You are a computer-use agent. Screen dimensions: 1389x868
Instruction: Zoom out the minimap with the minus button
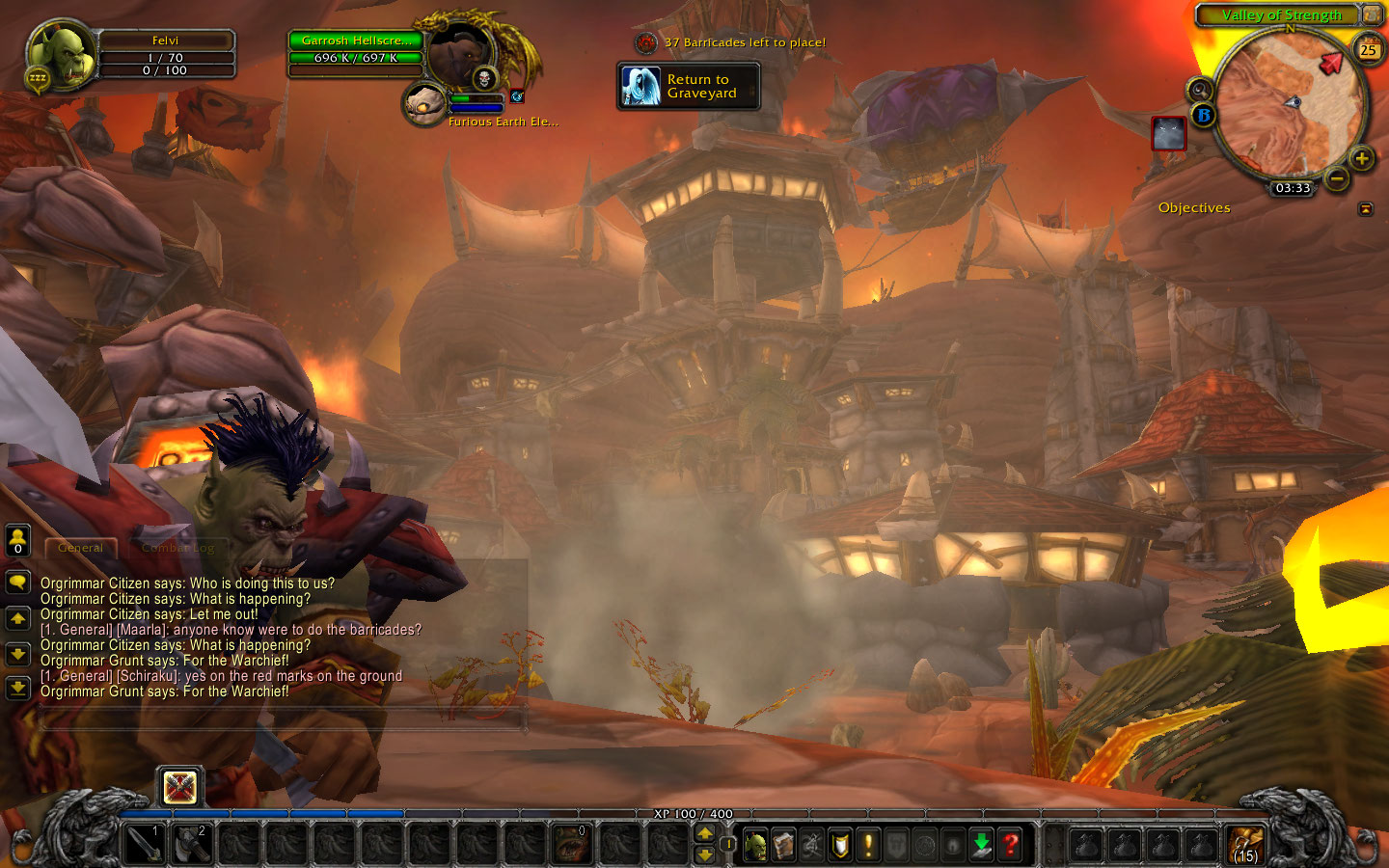(1336, 178)
